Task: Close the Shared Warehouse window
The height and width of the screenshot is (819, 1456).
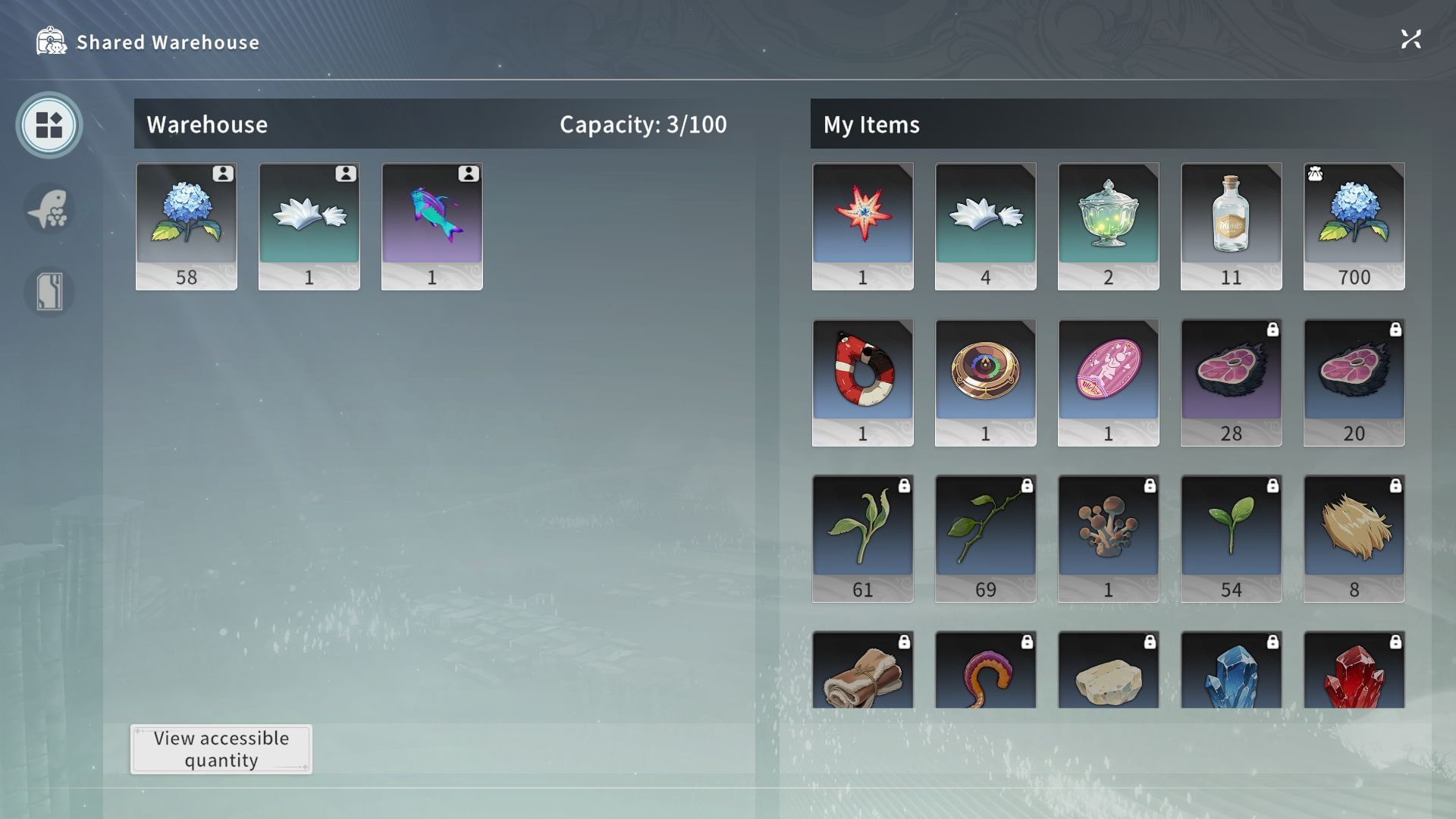Action: (1410, 39)
